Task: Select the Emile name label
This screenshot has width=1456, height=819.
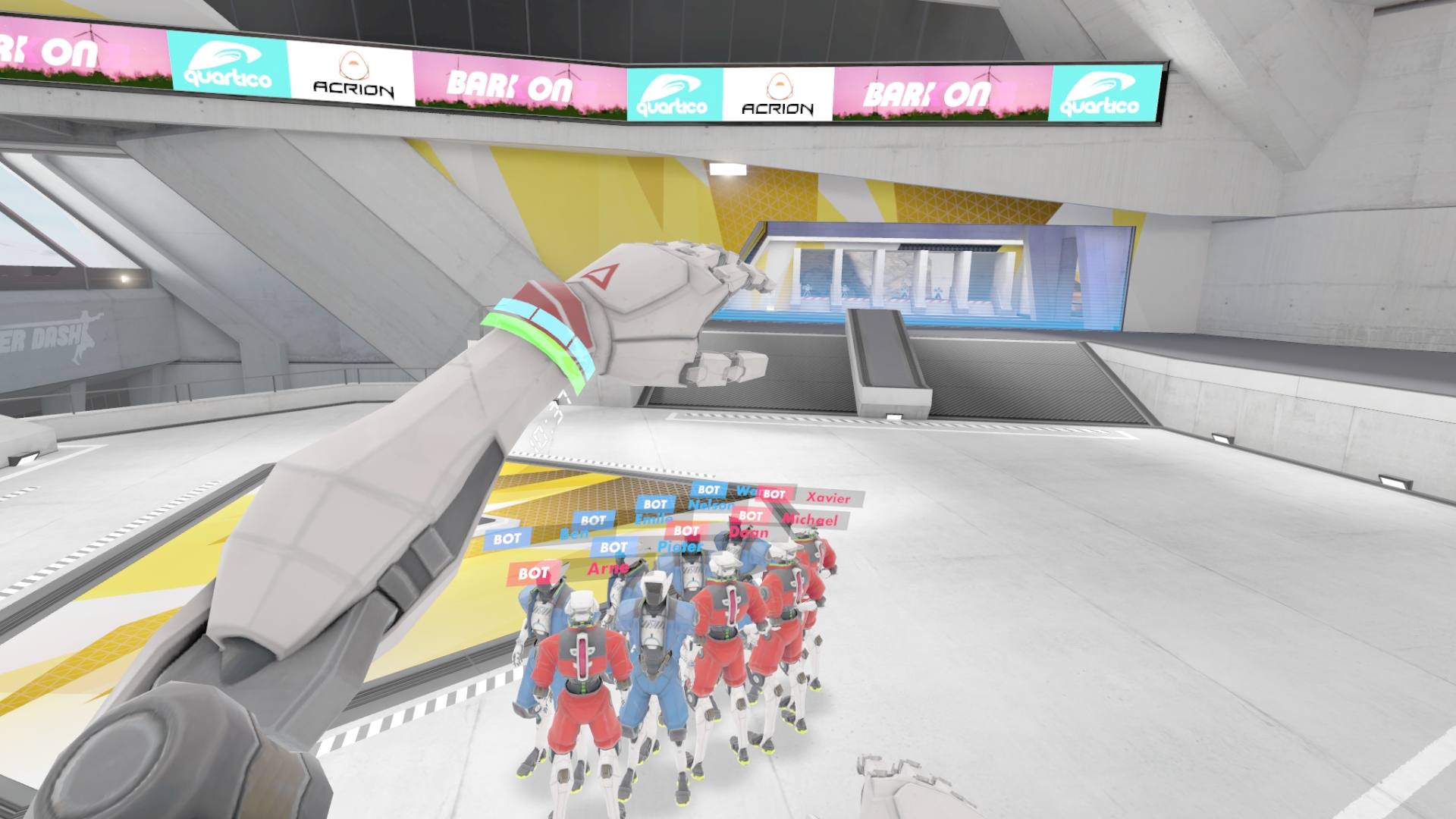Action: click(652, 521)
